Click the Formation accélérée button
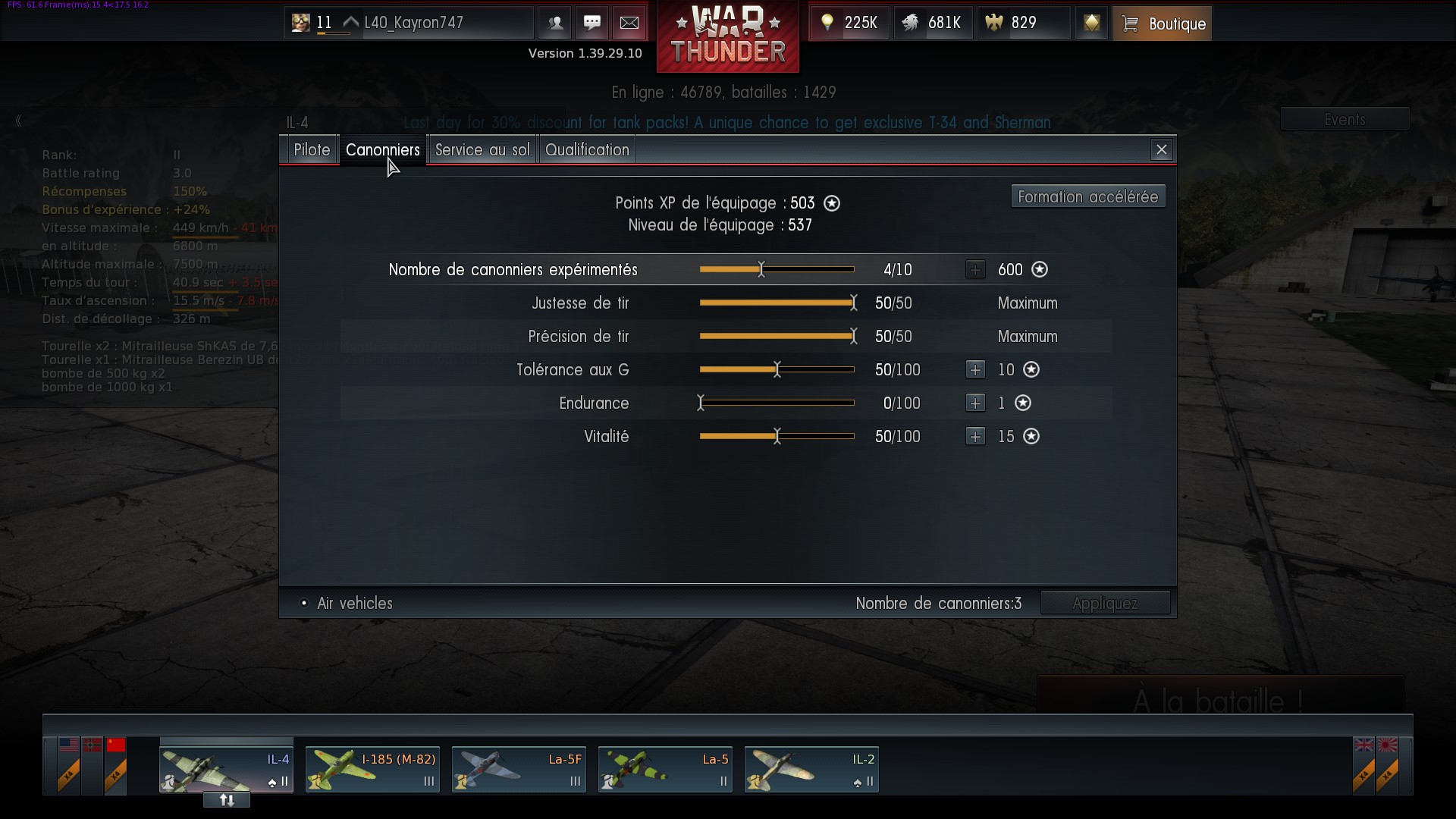Screen dimensions: 1456x819 click(1087, 197)
